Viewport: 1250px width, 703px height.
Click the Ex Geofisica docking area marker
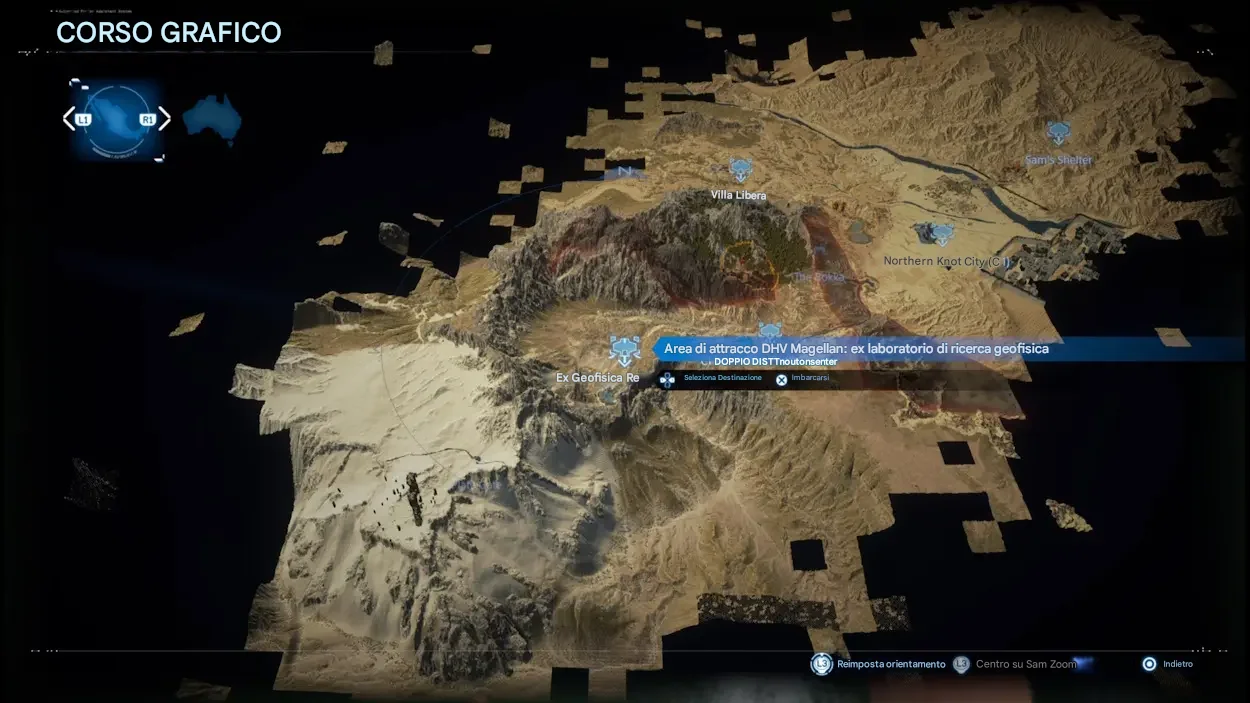(625, 351)
